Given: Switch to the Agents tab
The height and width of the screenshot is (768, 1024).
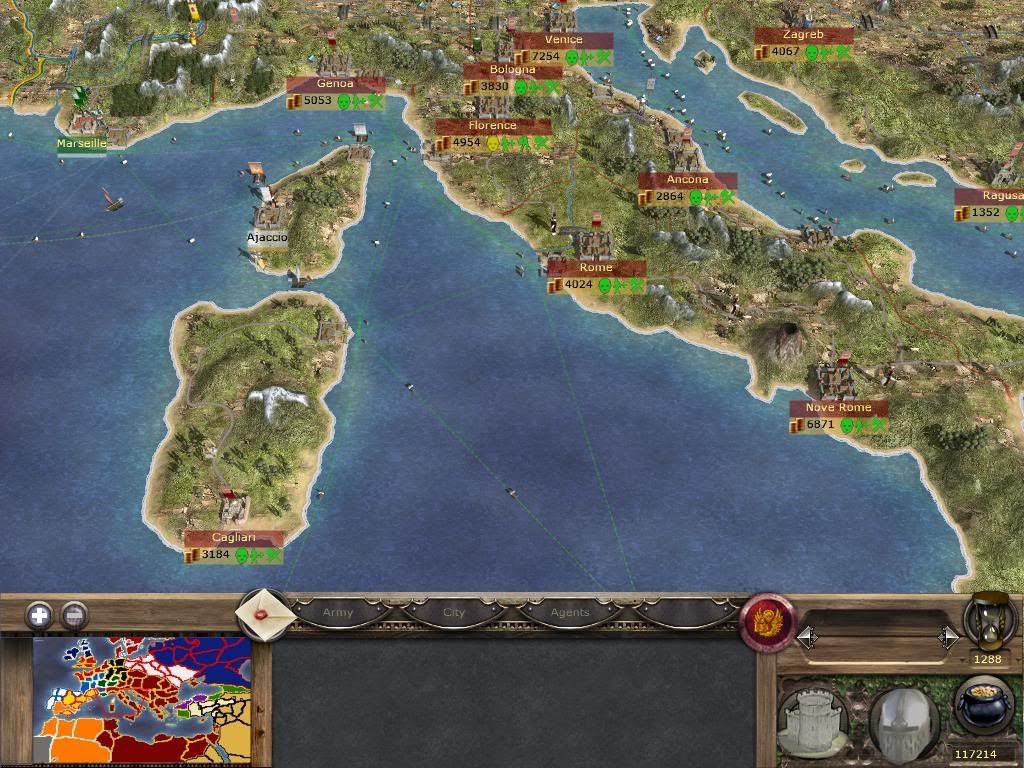Looking at the screenshot, I should pos(570,612).
